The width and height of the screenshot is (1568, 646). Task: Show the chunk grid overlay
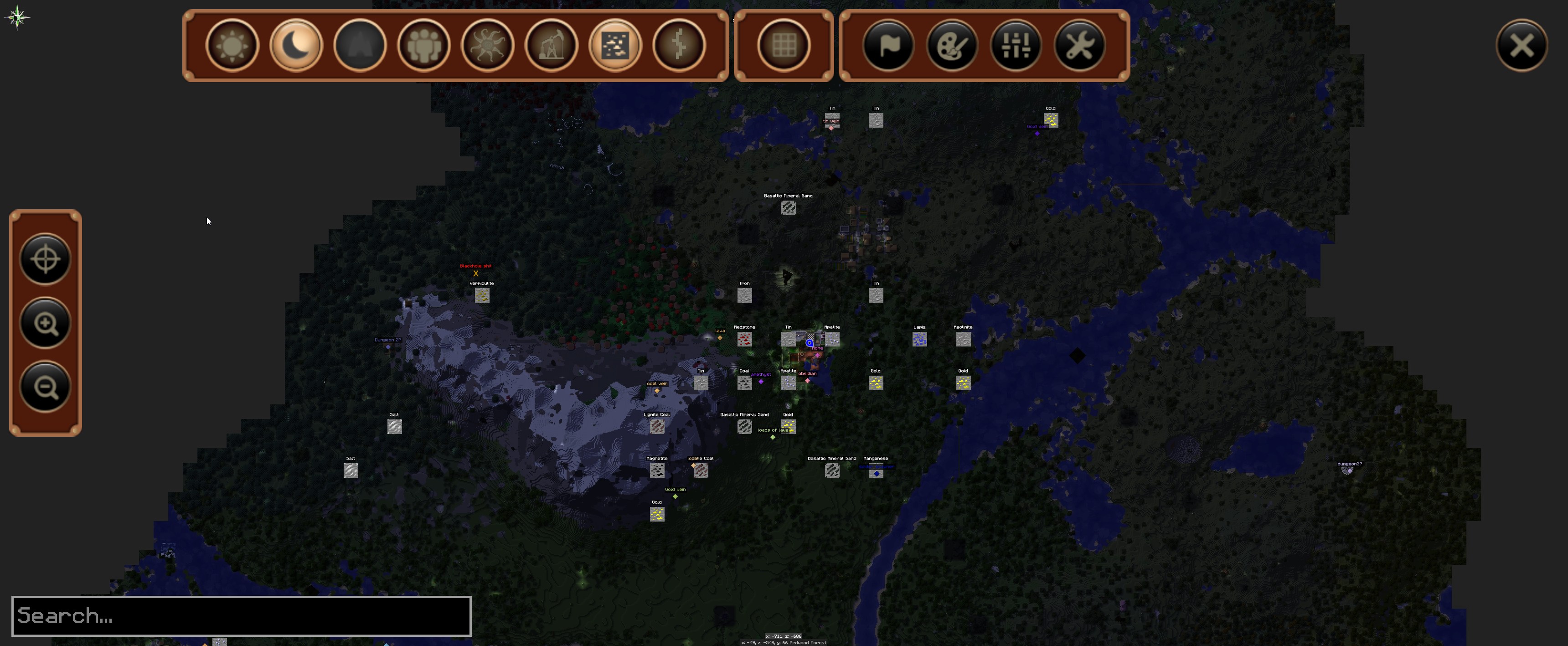point(784,45)
